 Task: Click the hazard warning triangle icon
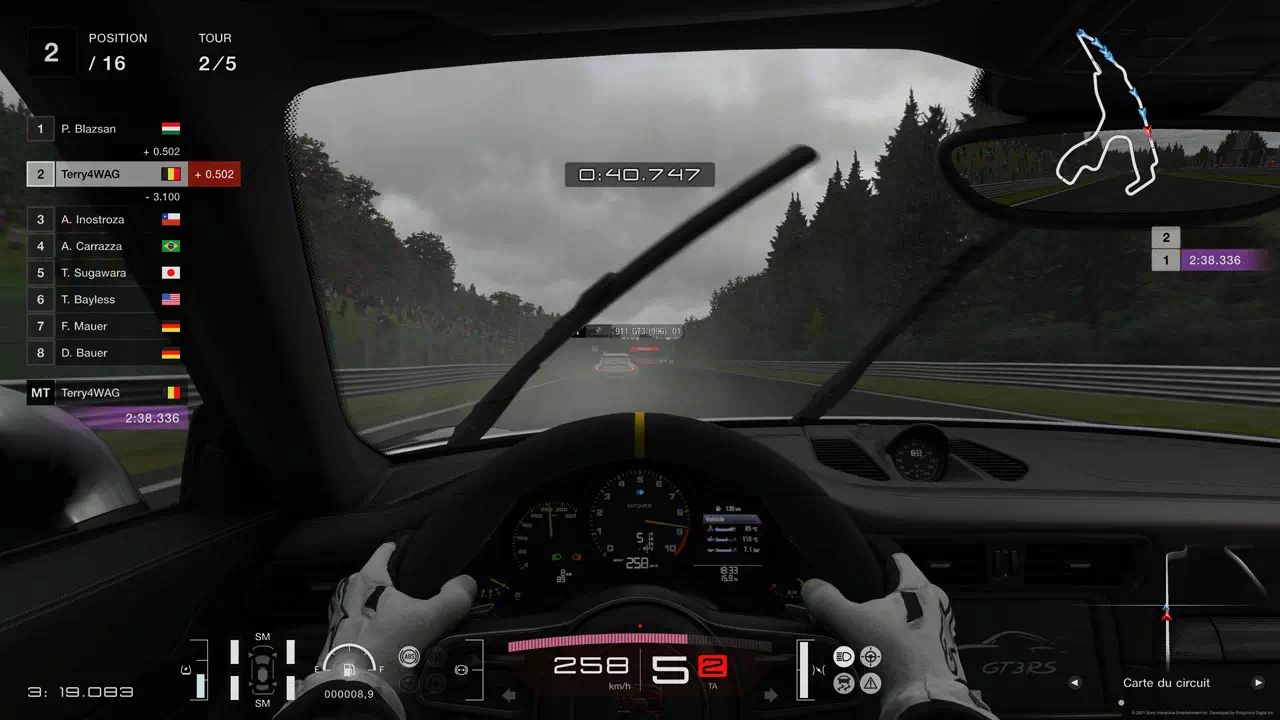coord(871,683)
